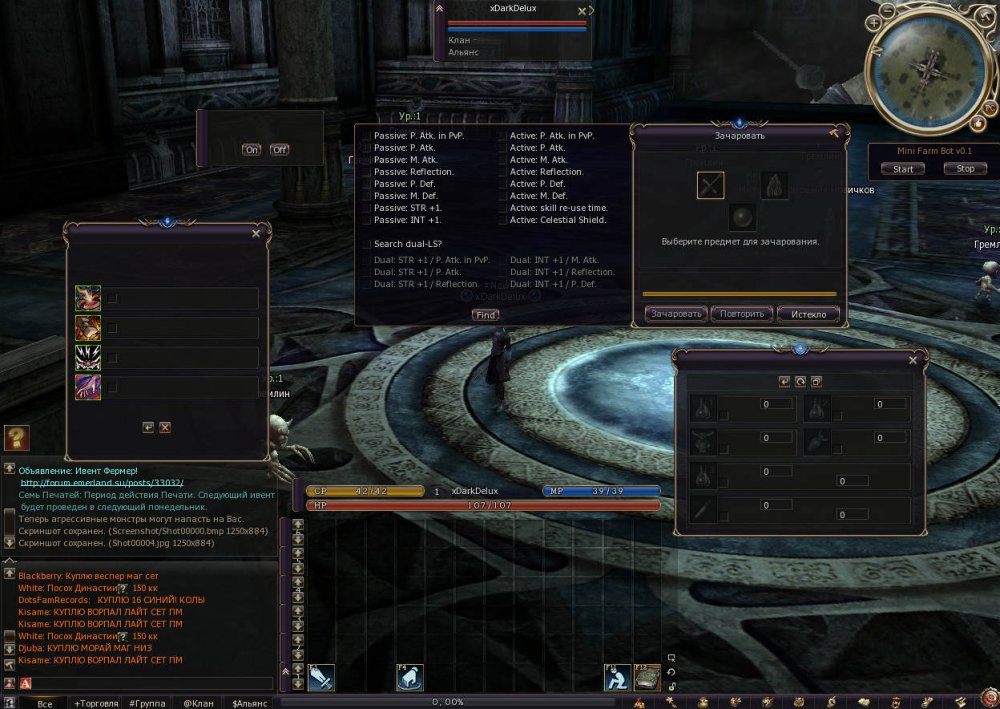Switch to the +Торговля chat tab
Screen dimensions: 1000x709
[100, 703]
